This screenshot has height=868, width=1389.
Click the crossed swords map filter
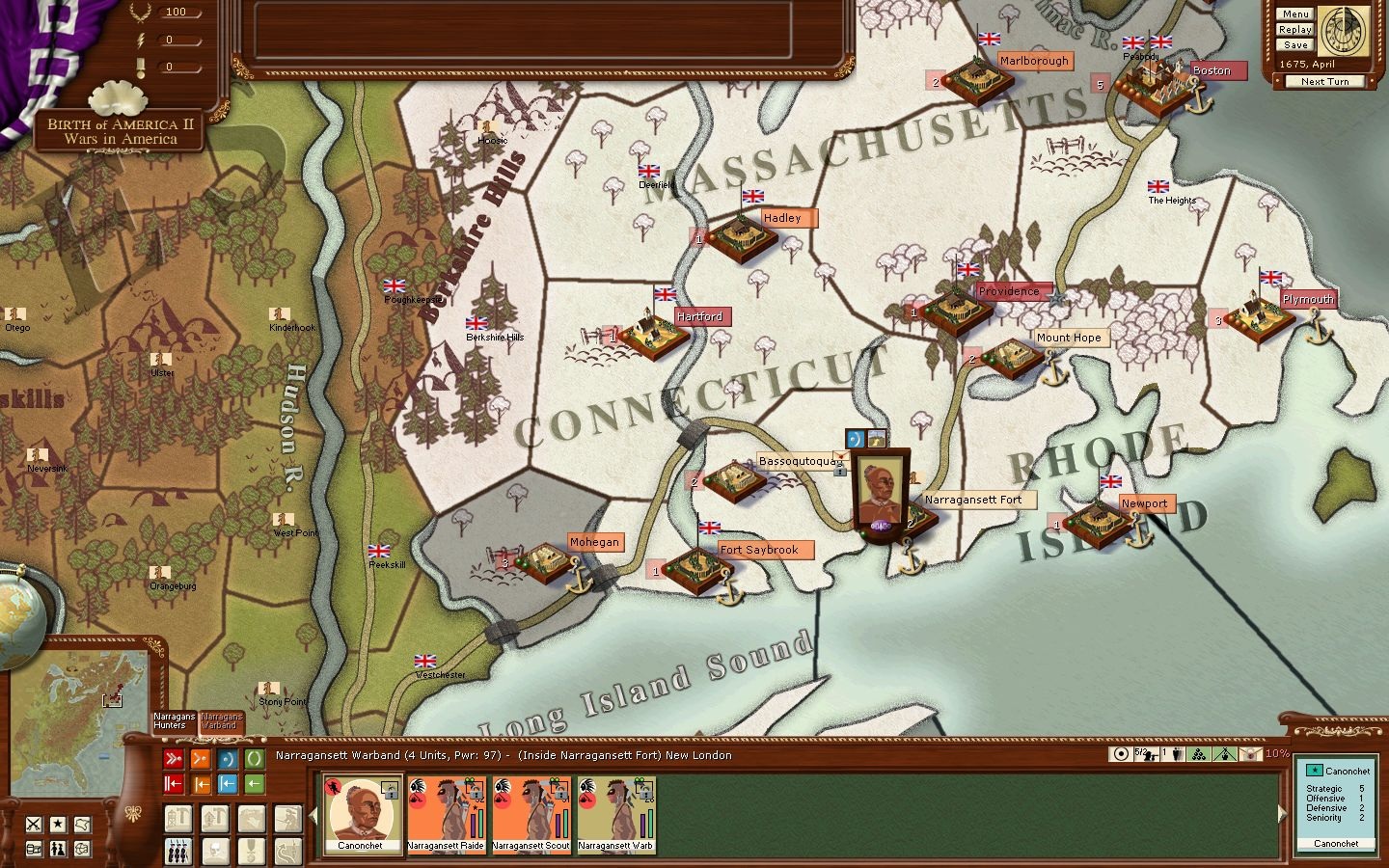click(x=35, y=825)
